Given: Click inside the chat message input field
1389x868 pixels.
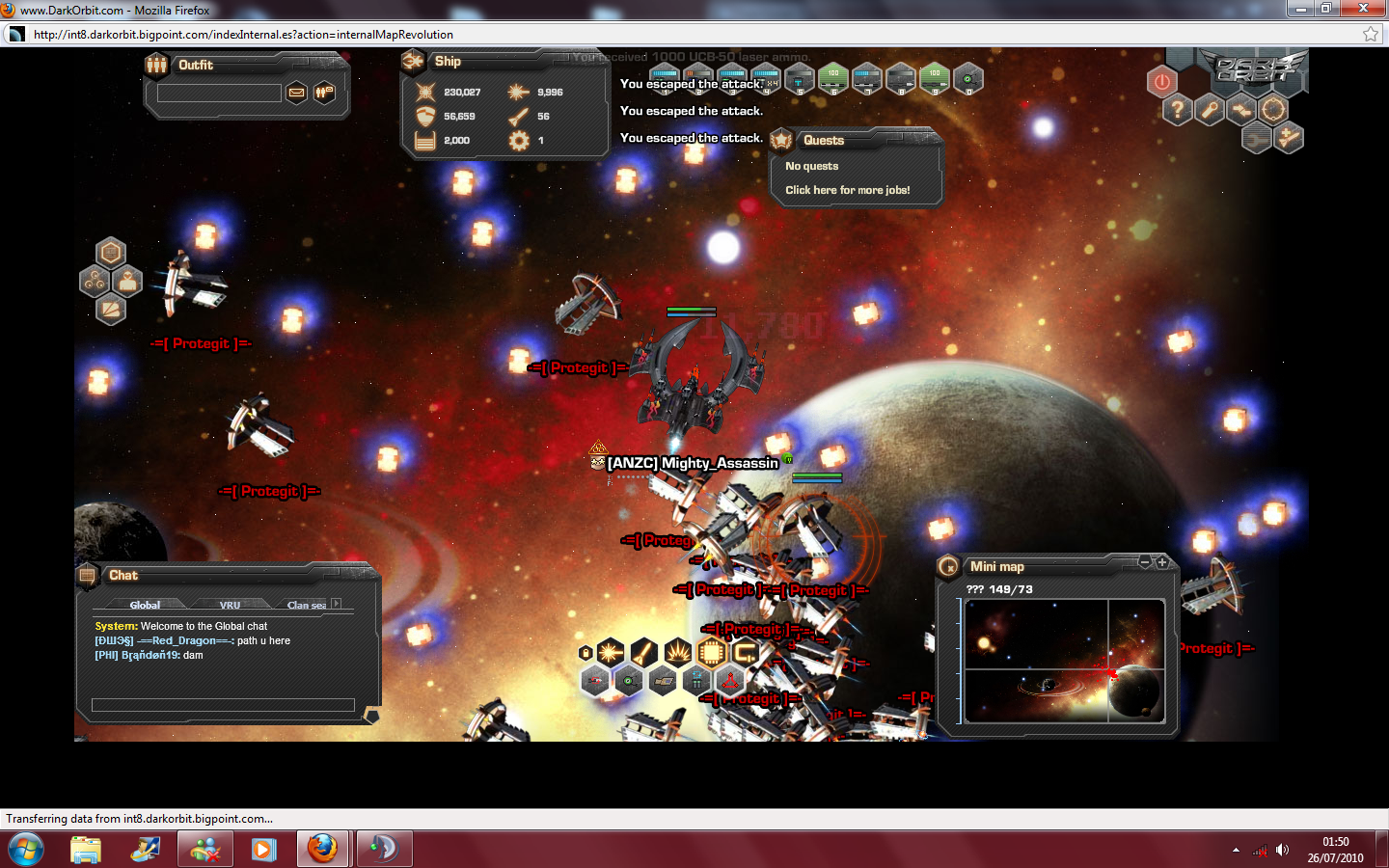Looking at the screenshot, I should 224,706.
